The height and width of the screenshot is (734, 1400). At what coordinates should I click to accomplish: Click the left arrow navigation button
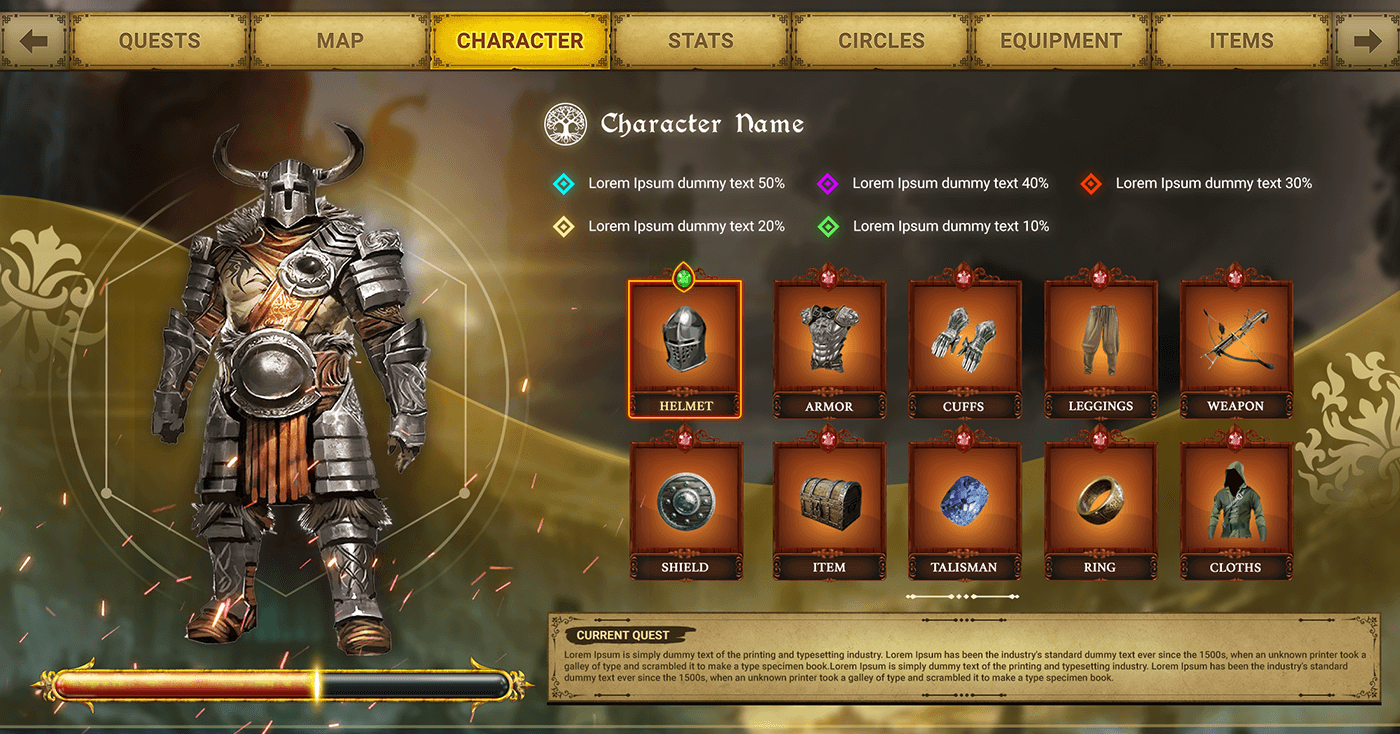(34, 41)
